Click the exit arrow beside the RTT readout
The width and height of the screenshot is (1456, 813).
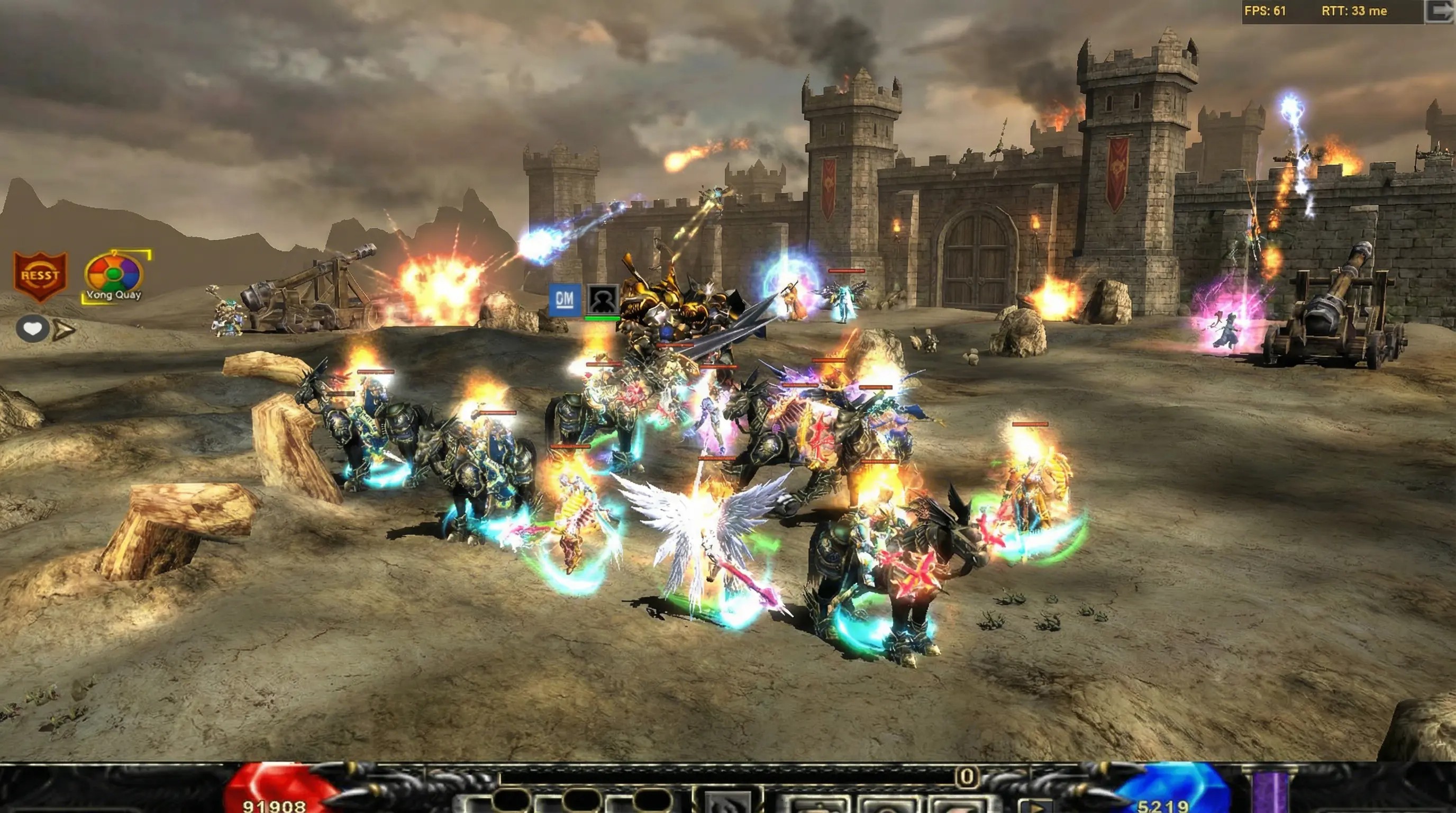(1439, 11)
